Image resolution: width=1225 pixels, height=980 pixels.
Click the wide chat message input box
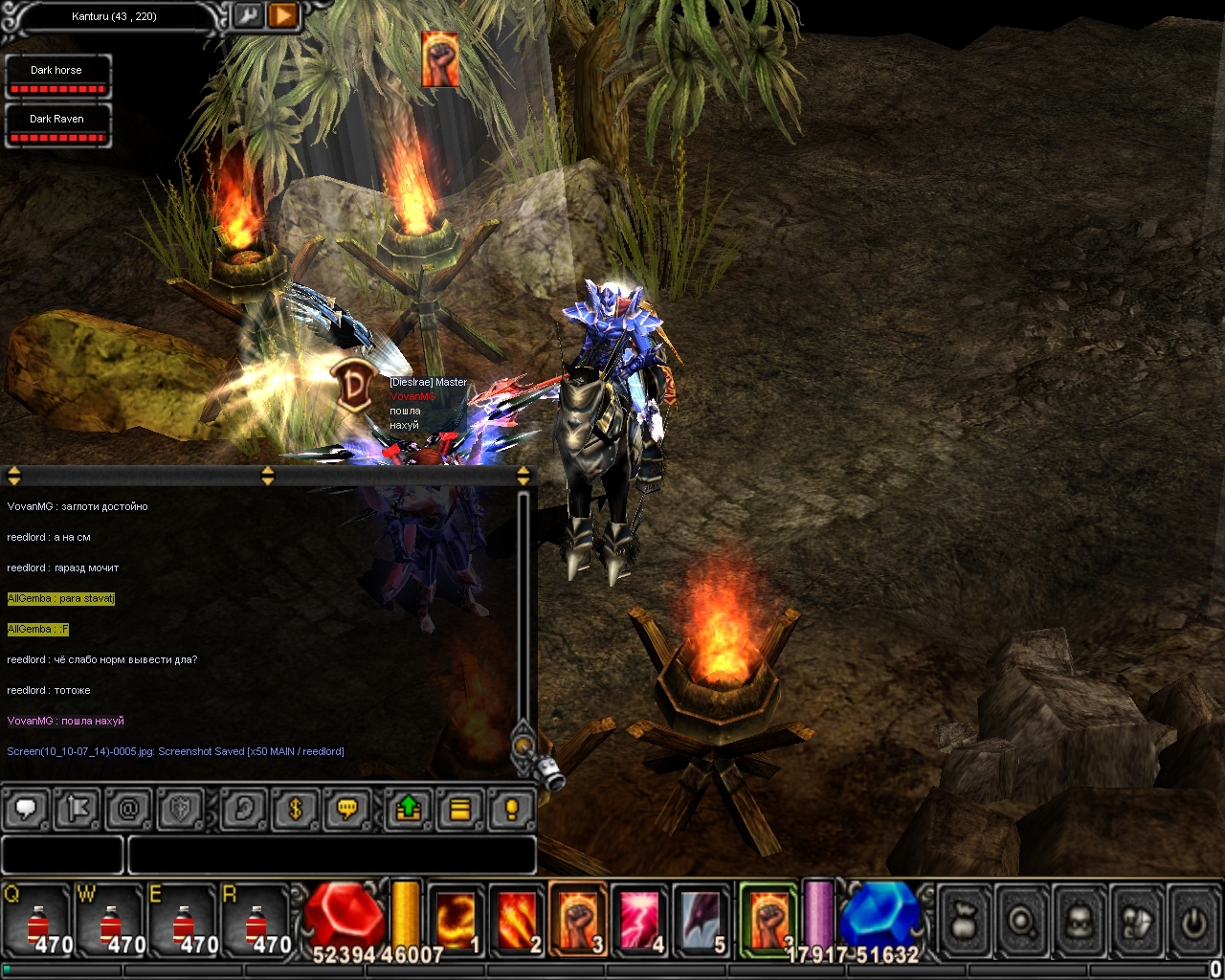coord(331,855)
